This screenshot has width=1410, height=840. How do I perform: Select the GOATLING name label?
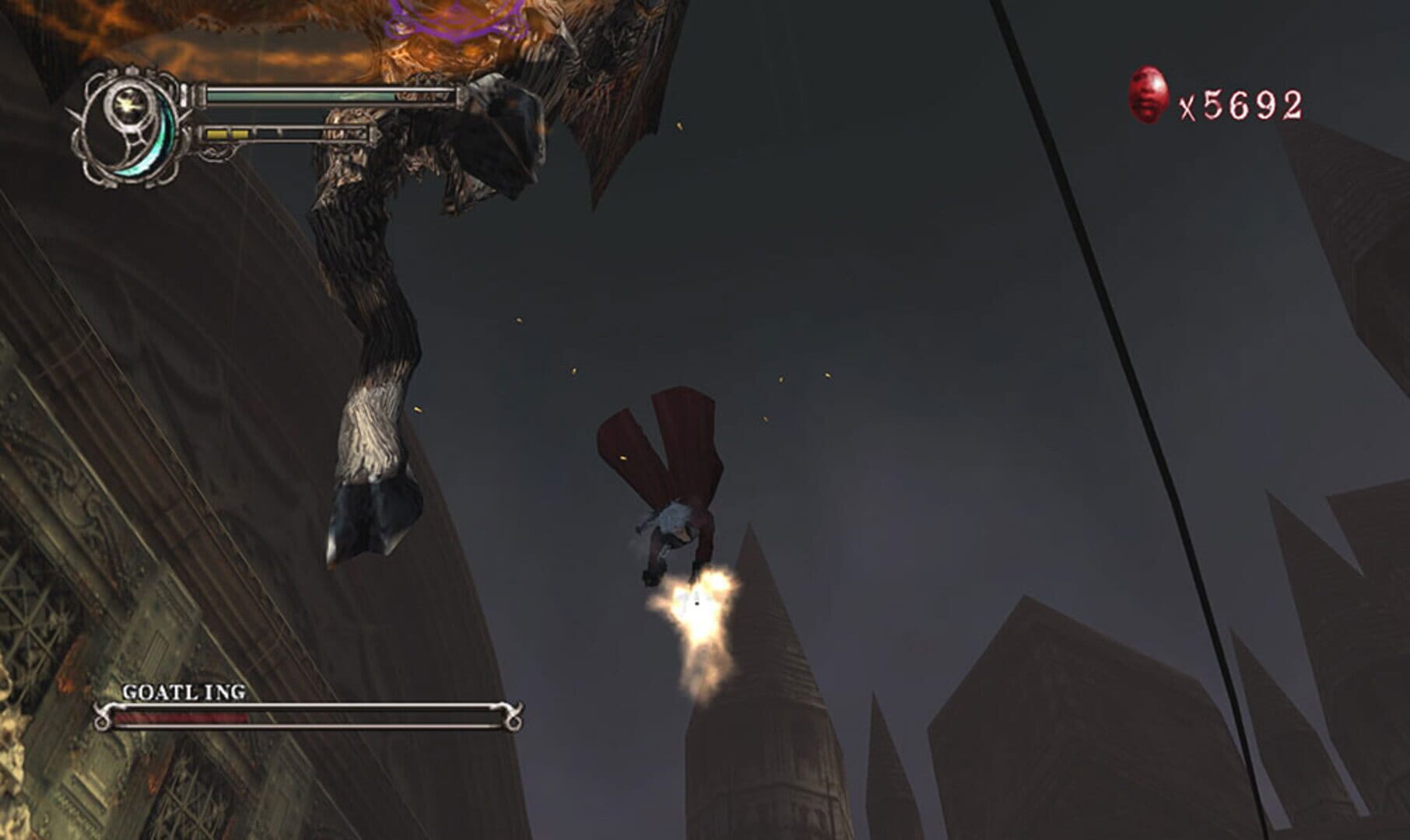tap(183, 692)
